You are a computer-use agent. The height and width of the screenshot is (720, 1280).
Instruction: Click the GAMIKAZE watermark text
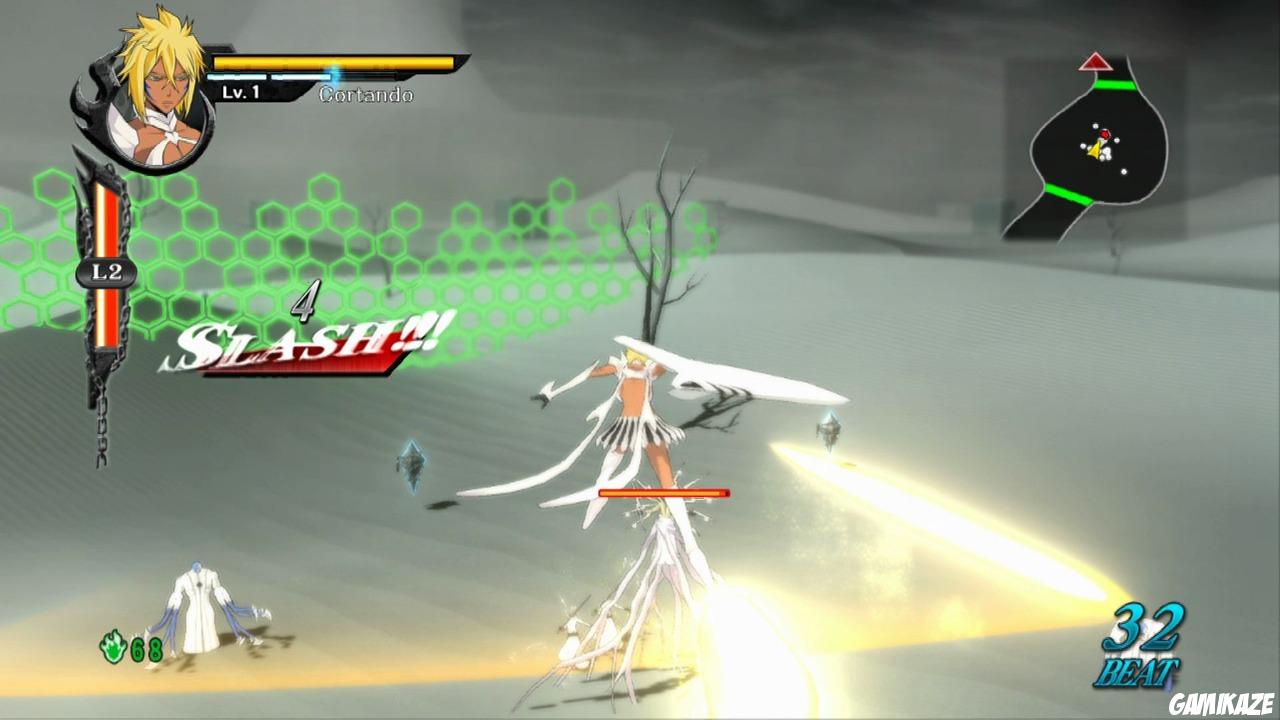pyautogui.click(x=1224, y=702)
